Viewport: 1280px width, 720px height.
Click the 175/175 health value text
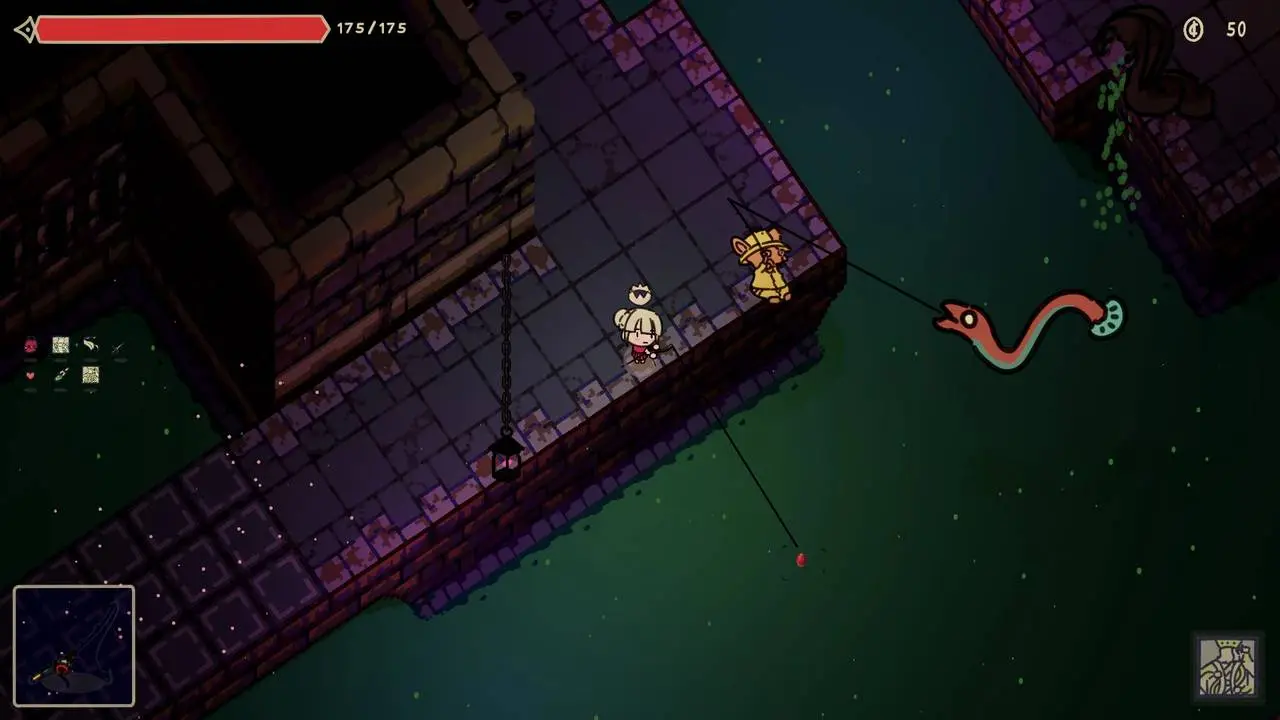pyautogui.click(x=370, y=29)
